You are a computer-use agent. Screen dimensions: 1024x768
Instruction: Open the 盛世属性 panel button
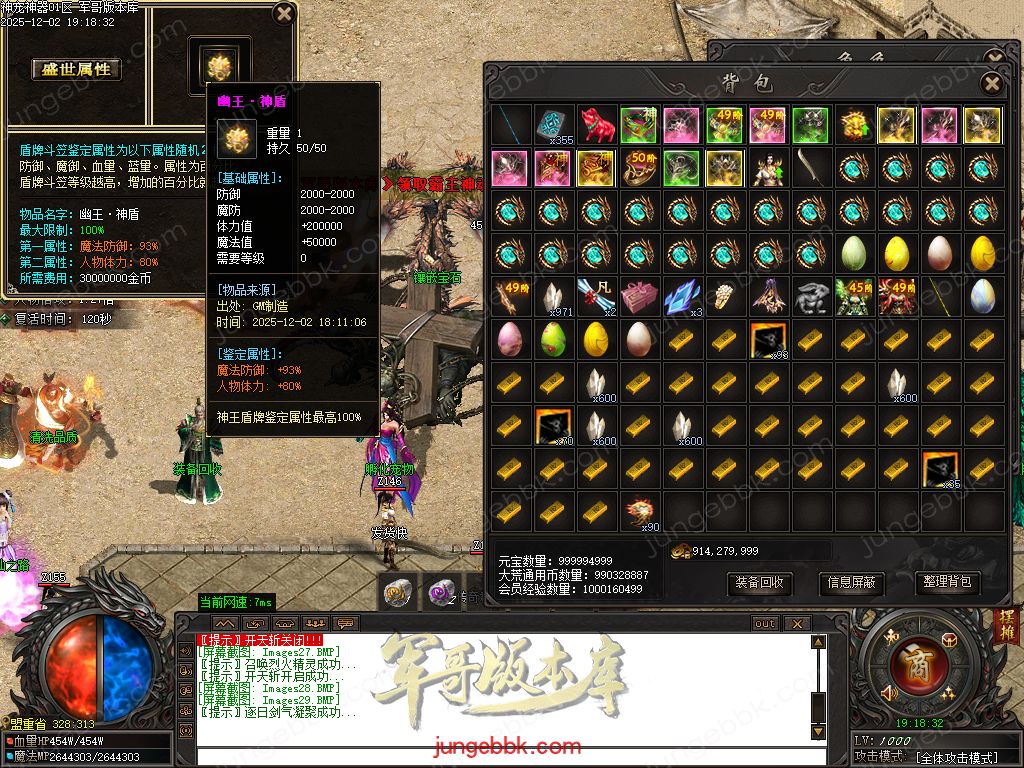coord(76,69)
